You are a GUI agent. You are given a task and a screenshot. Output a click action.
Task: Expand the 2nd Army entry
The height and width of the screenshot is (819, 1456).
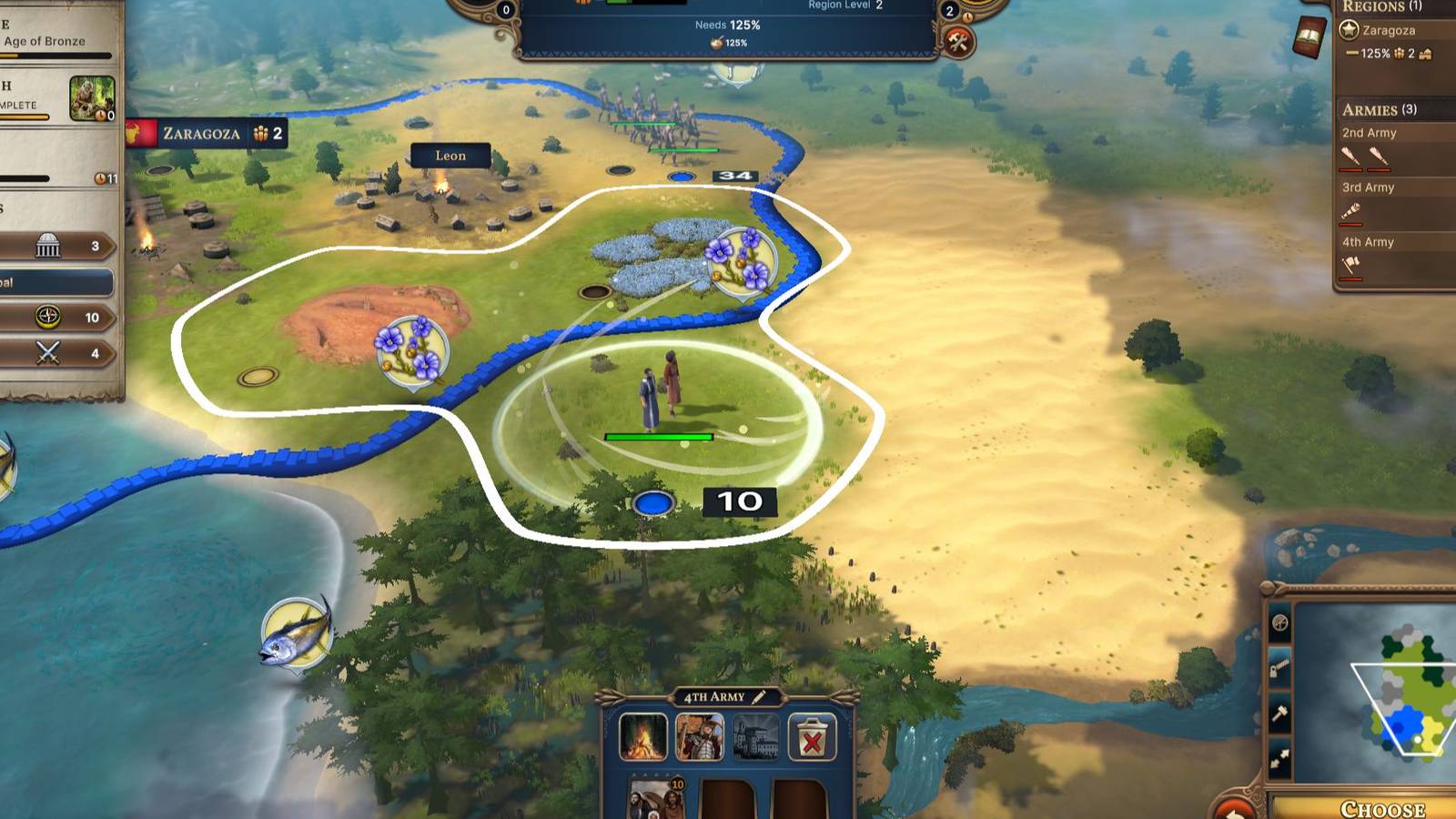1368,132
